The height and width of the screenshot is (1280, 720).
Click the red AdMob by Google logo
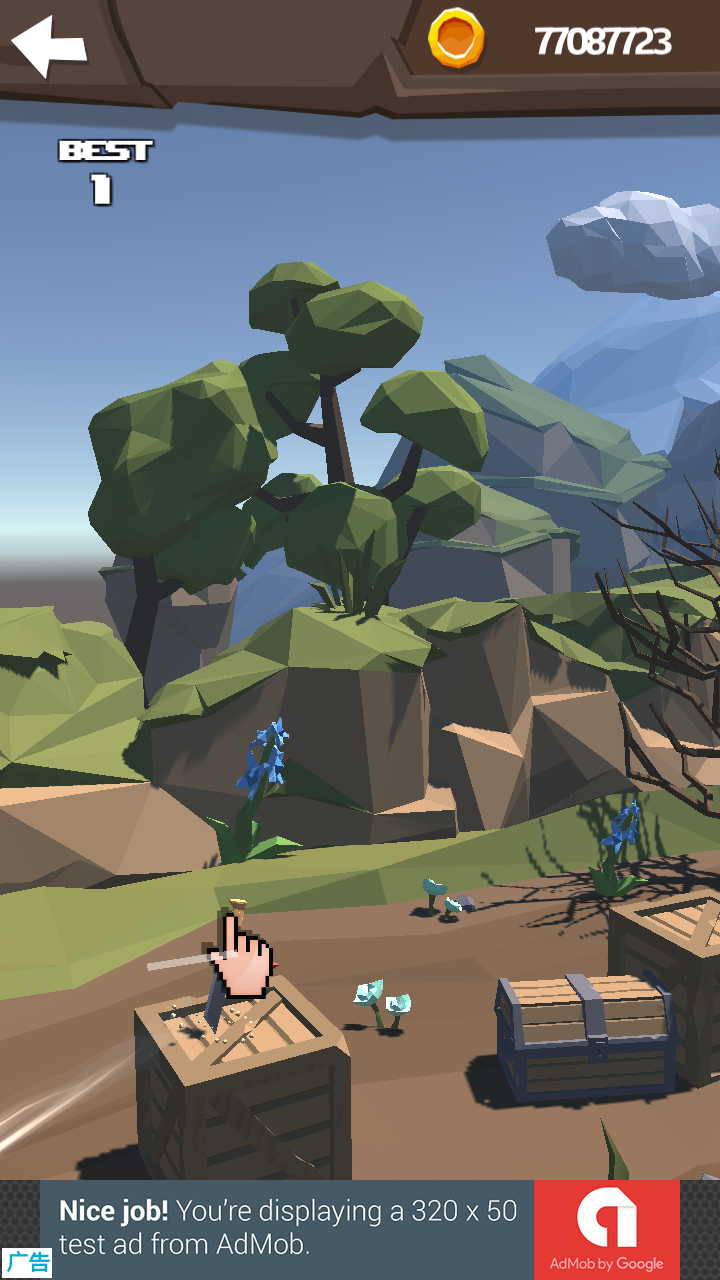[x=606, y=1229]
